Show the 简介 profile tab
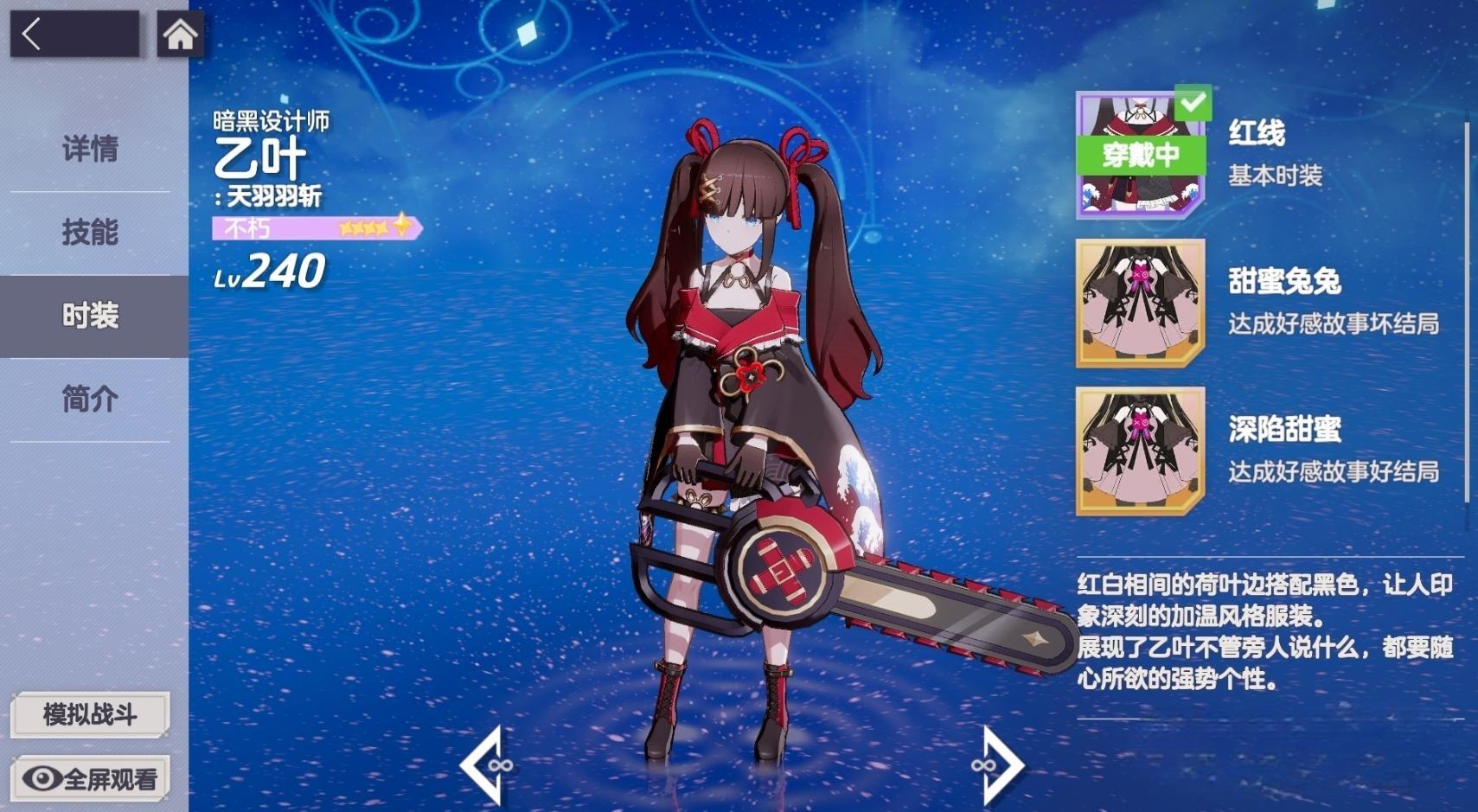Viewport: 1478px width, 812px height. coord(90,399)
